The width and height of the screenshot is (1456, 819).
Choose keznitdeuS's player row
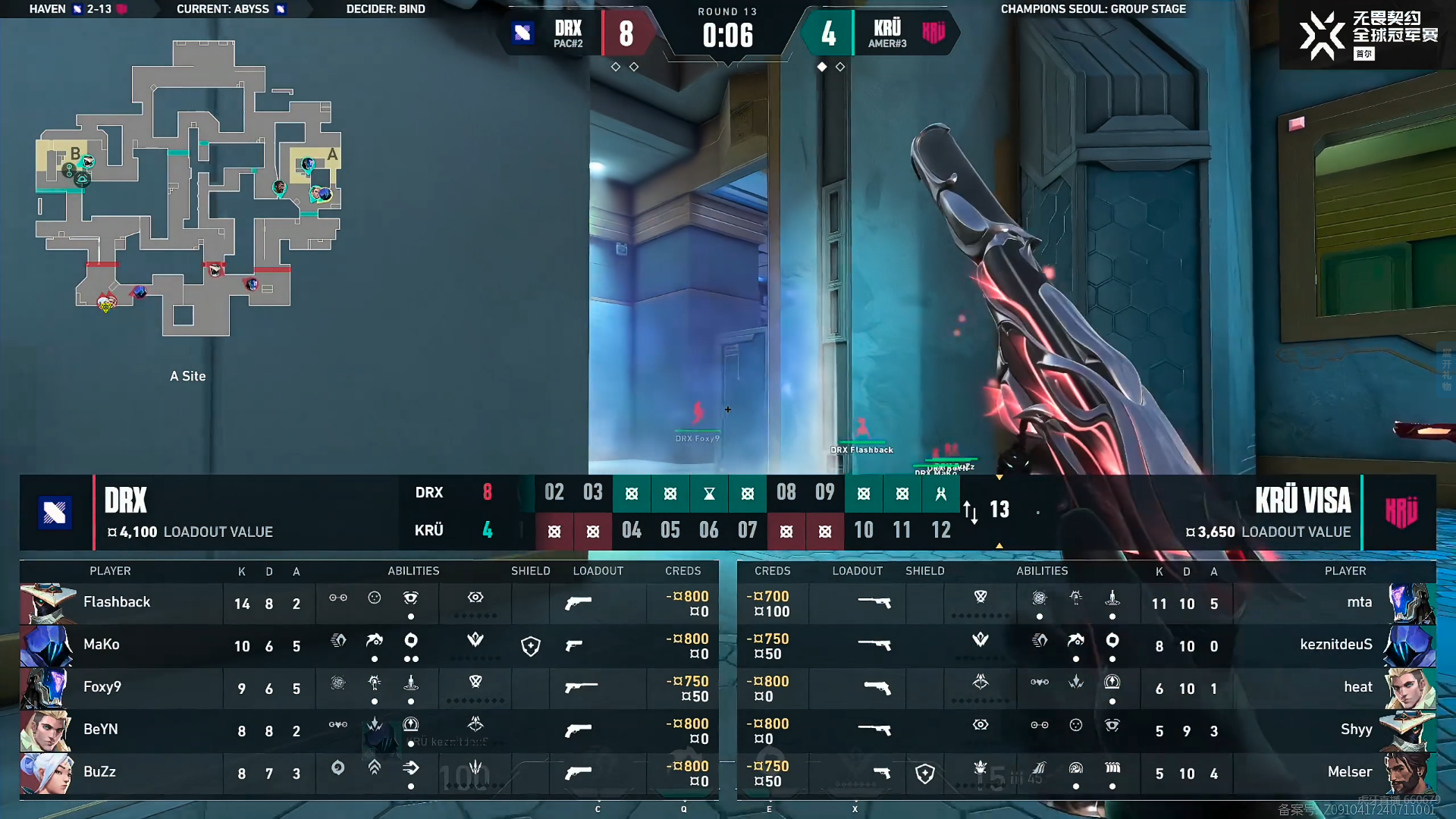click(1086, 645)
